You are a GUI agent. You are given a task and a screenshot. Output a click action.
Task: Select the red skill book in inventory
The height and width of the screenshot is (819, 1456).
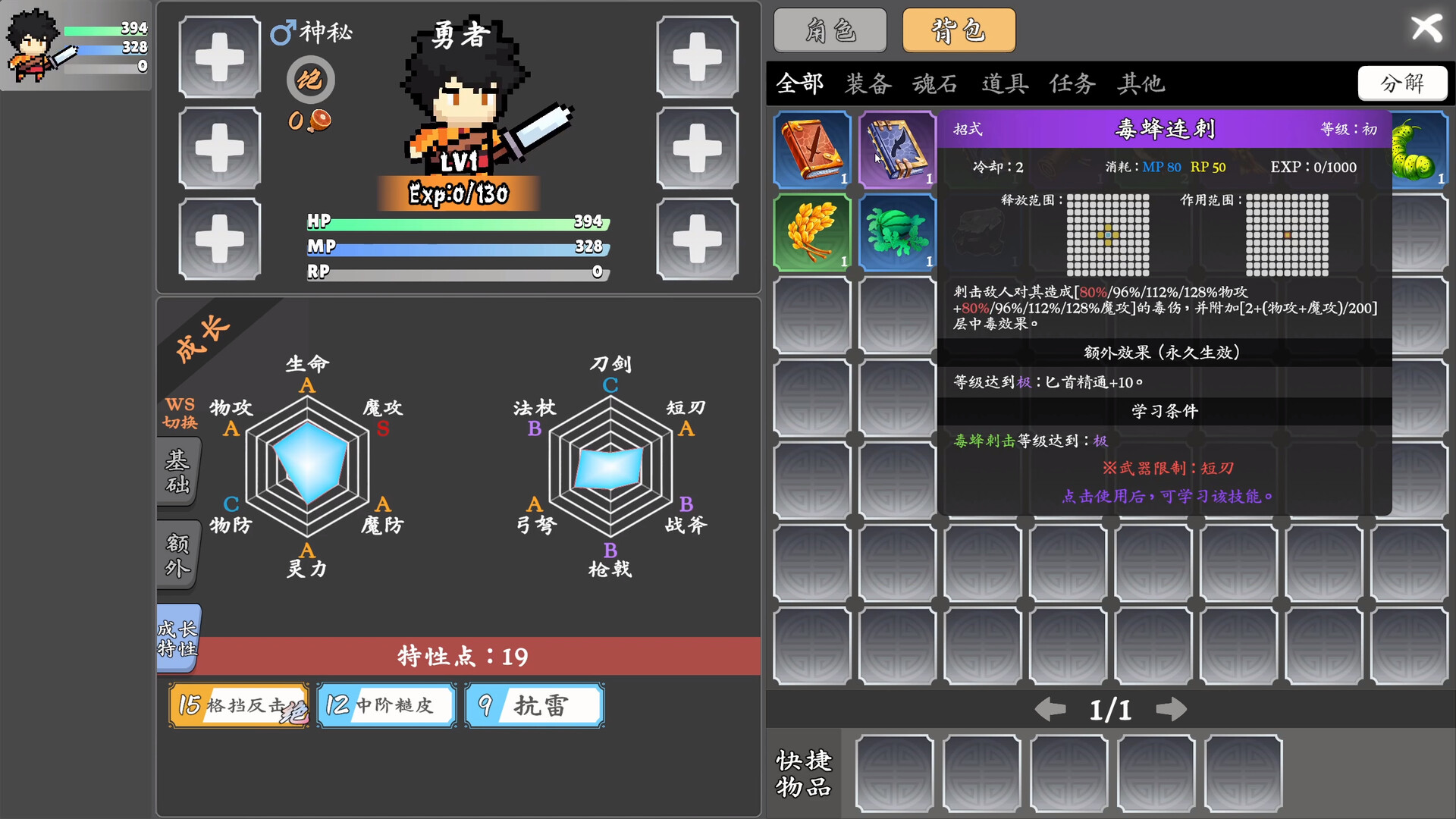811,149
